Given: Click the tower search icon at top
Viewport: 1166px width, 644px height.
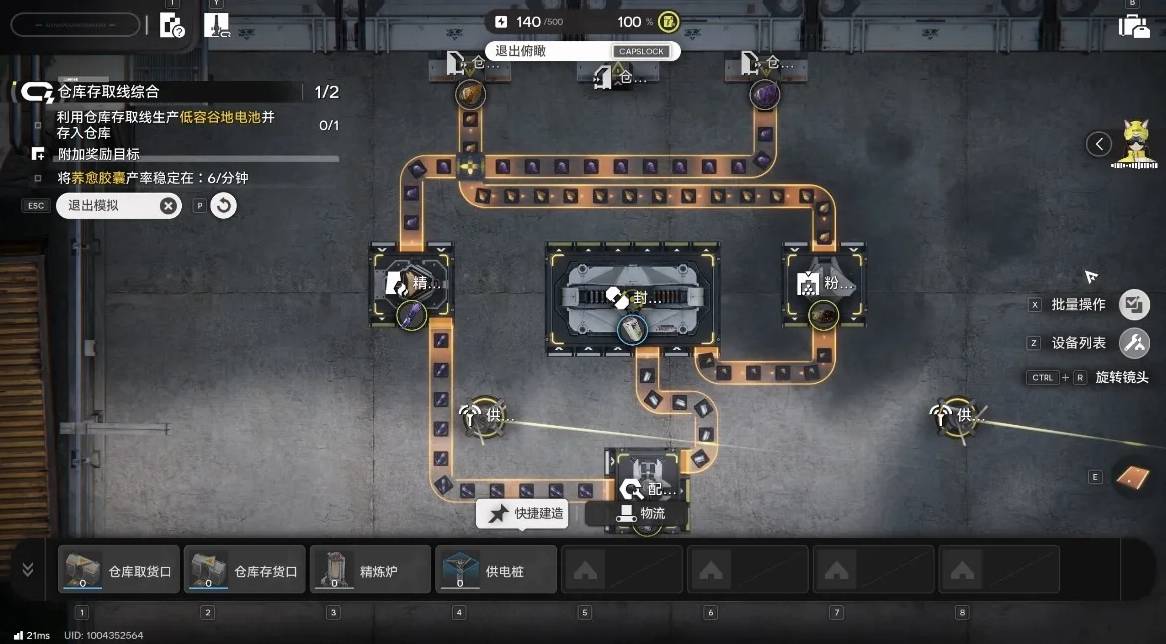Looking at the screenshot, I should pos(216,26).
